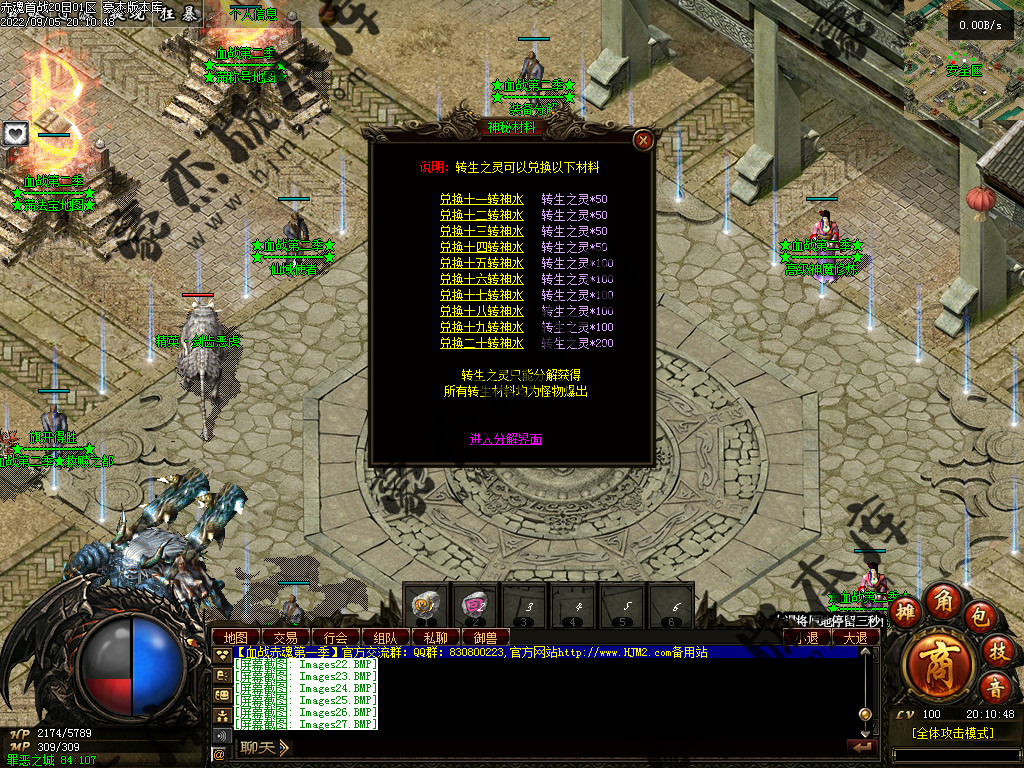Use the item in hotbar slot 1
The image size is (1024, 768).
point(426,604)
